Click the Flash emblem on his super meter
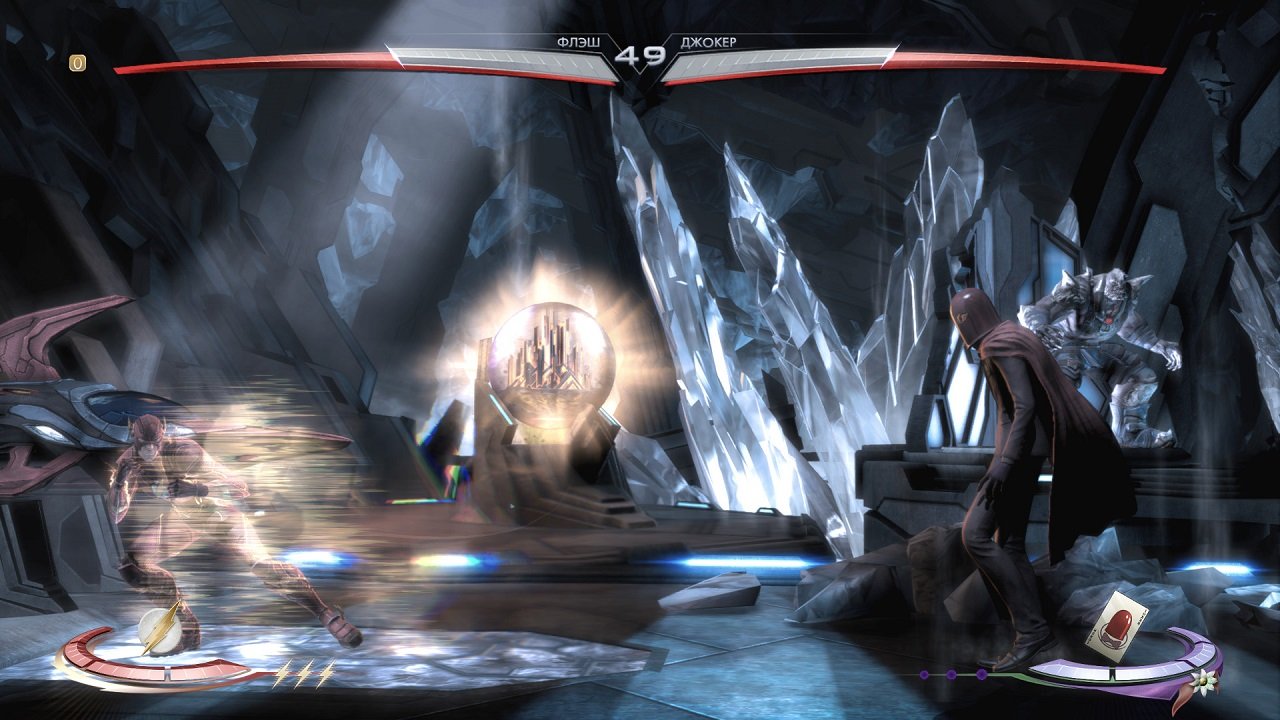This screenshot has height=720, width=1280. 160,629
